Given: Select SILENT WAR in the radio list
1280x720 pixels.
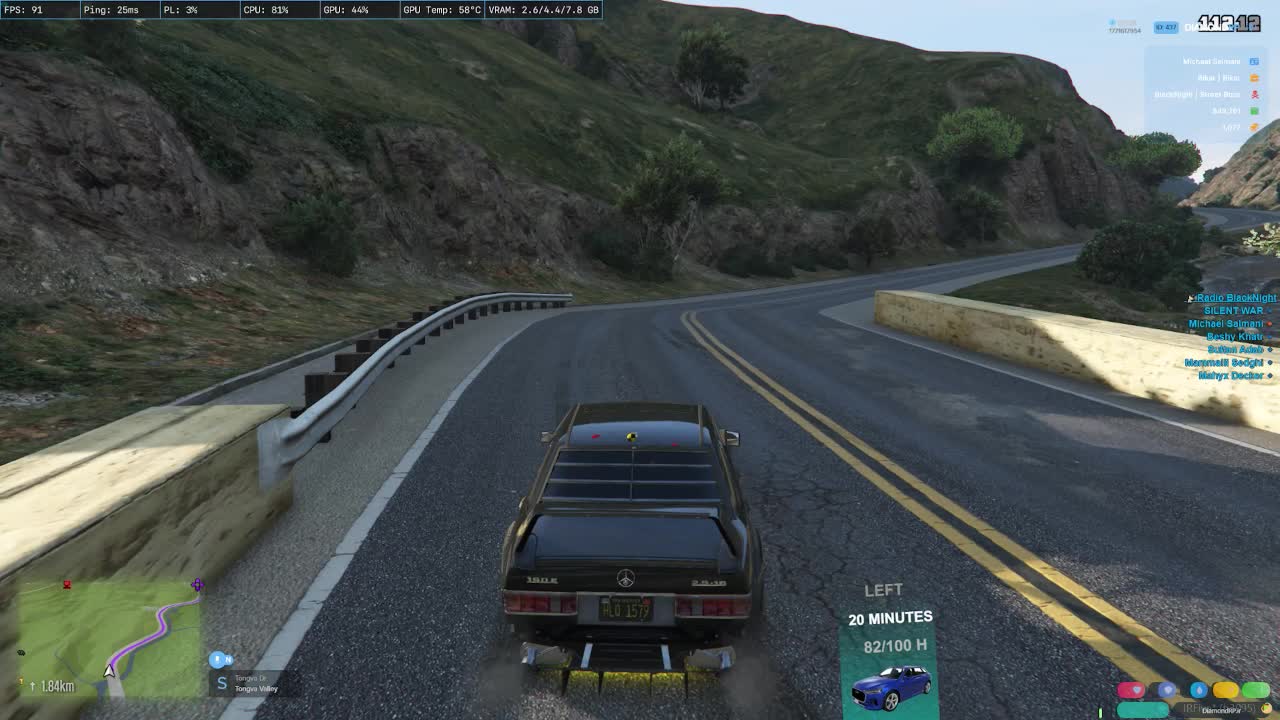Looking at the screenshot, I should coord(1233,311).
